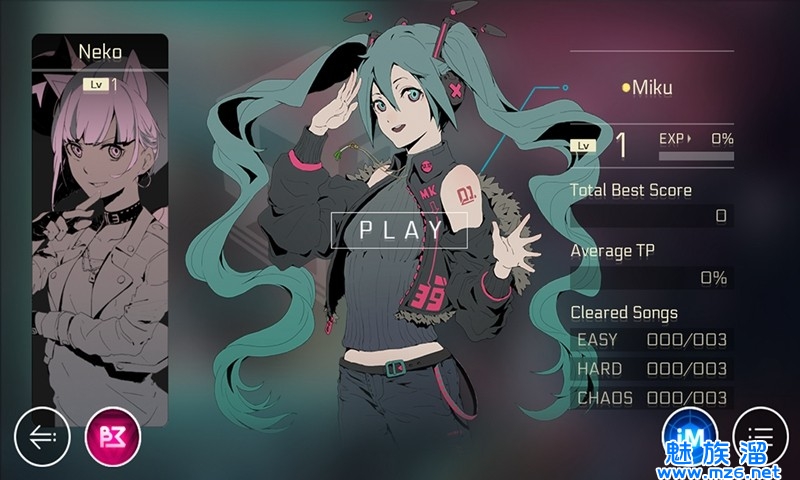Image resolution: width=800 pixels, height=480 pixels.
Task: Start the game with the PLAY button
Action: click(401, 229)
